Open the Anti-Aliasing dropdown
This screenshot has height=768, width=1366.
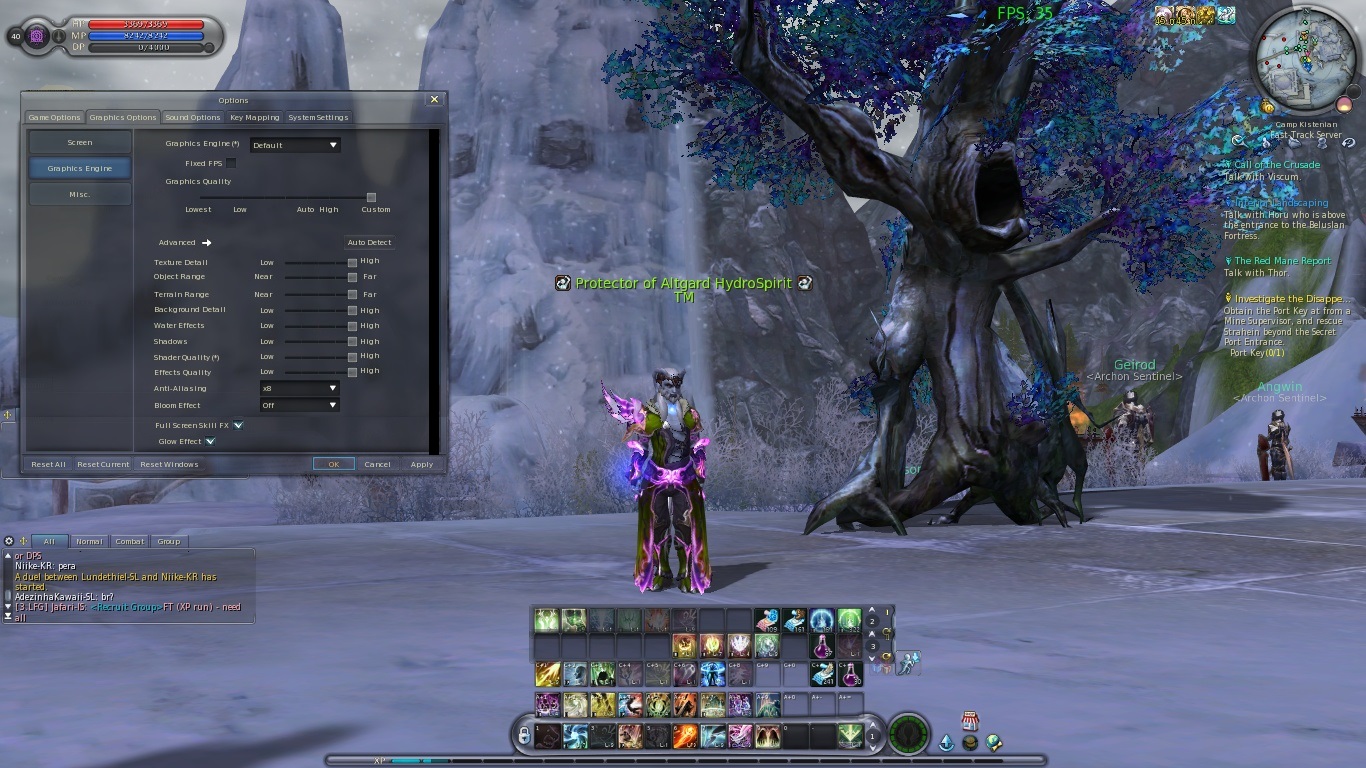[299, 388]
